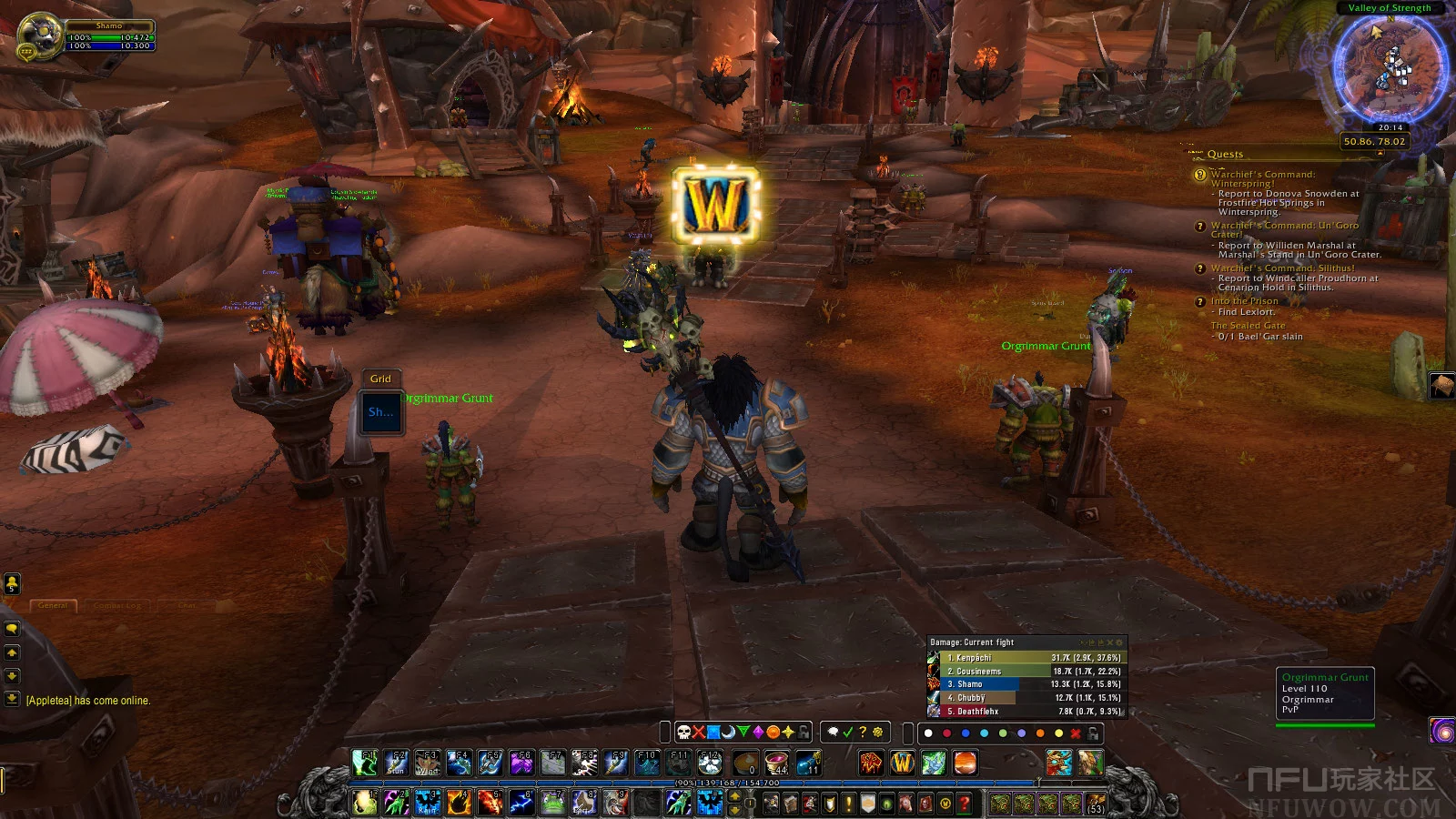1456x819 pixels.
Task: Open the Into the Prison quest entry
Action: pyautogui.click(x=1244, y=301)
